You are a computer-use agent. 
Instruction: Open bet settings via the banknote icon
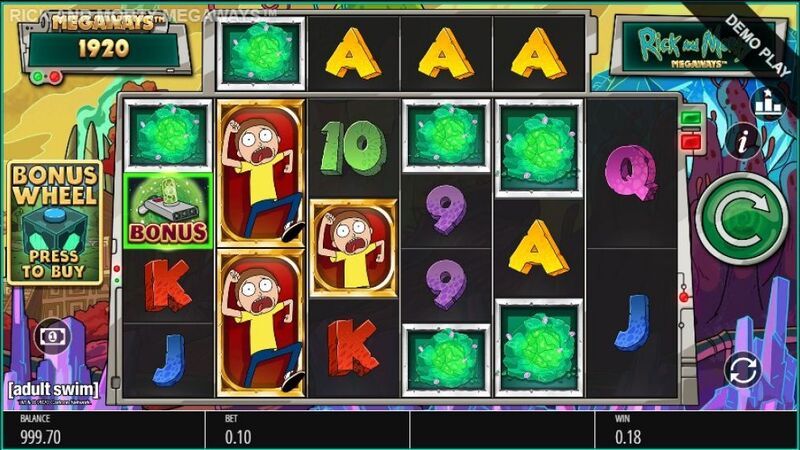point(48,337)
